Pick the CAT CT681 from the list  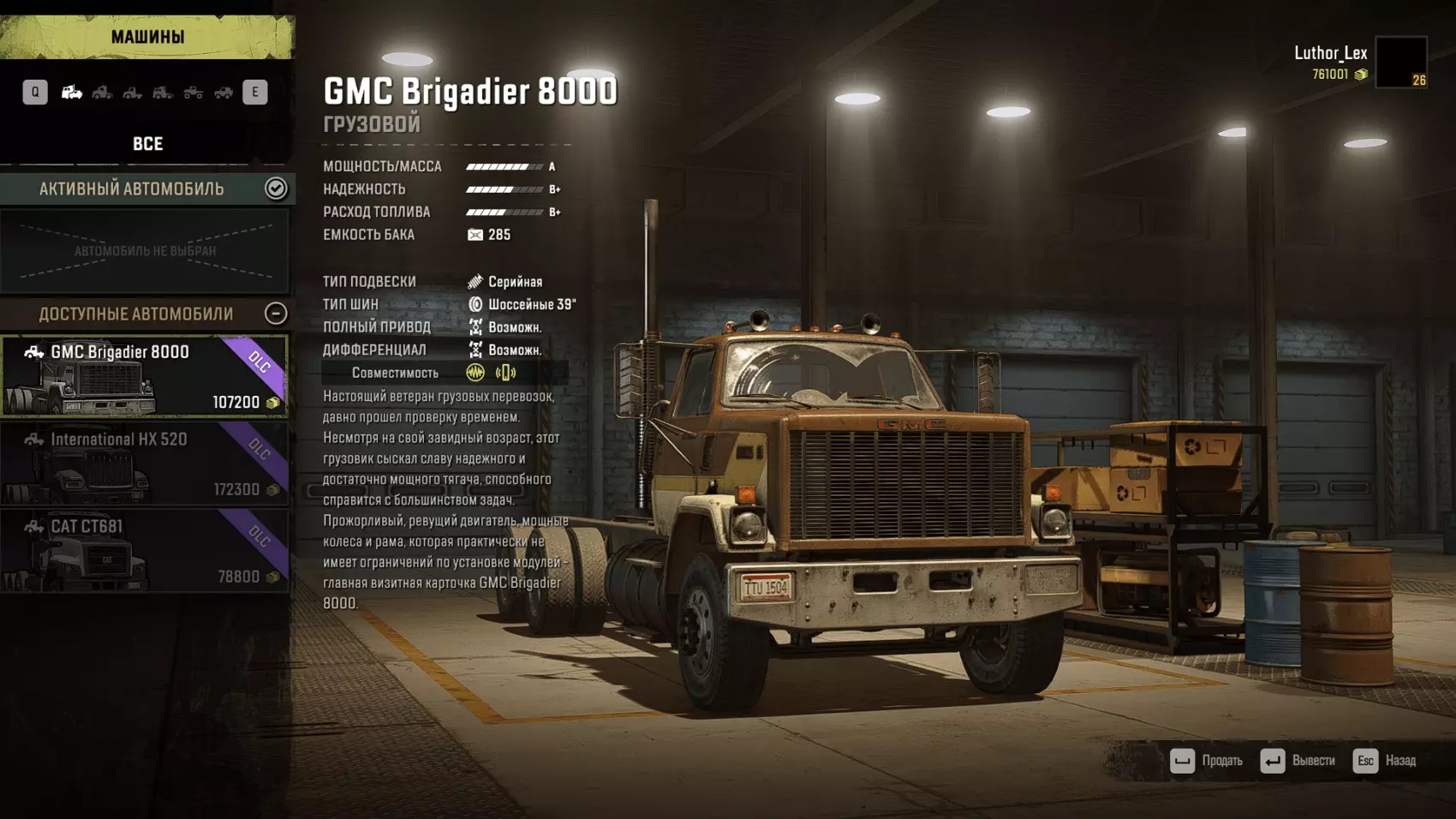coord(144,551)
